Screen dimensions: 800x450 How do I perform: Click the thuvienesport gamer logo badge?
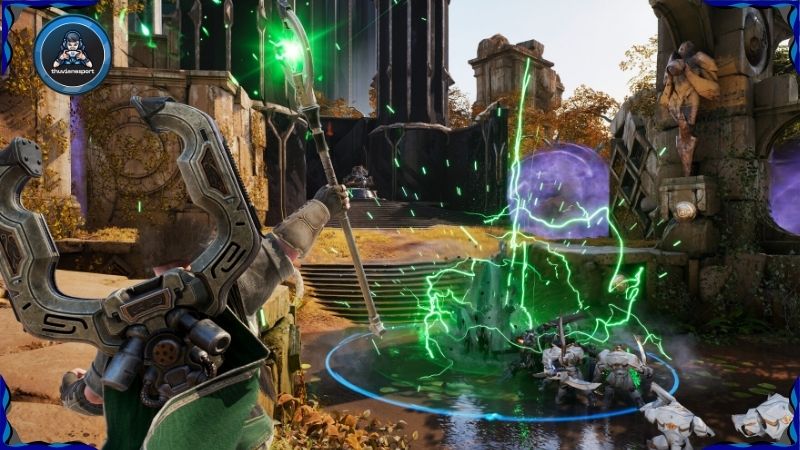(x=72, y=54)
